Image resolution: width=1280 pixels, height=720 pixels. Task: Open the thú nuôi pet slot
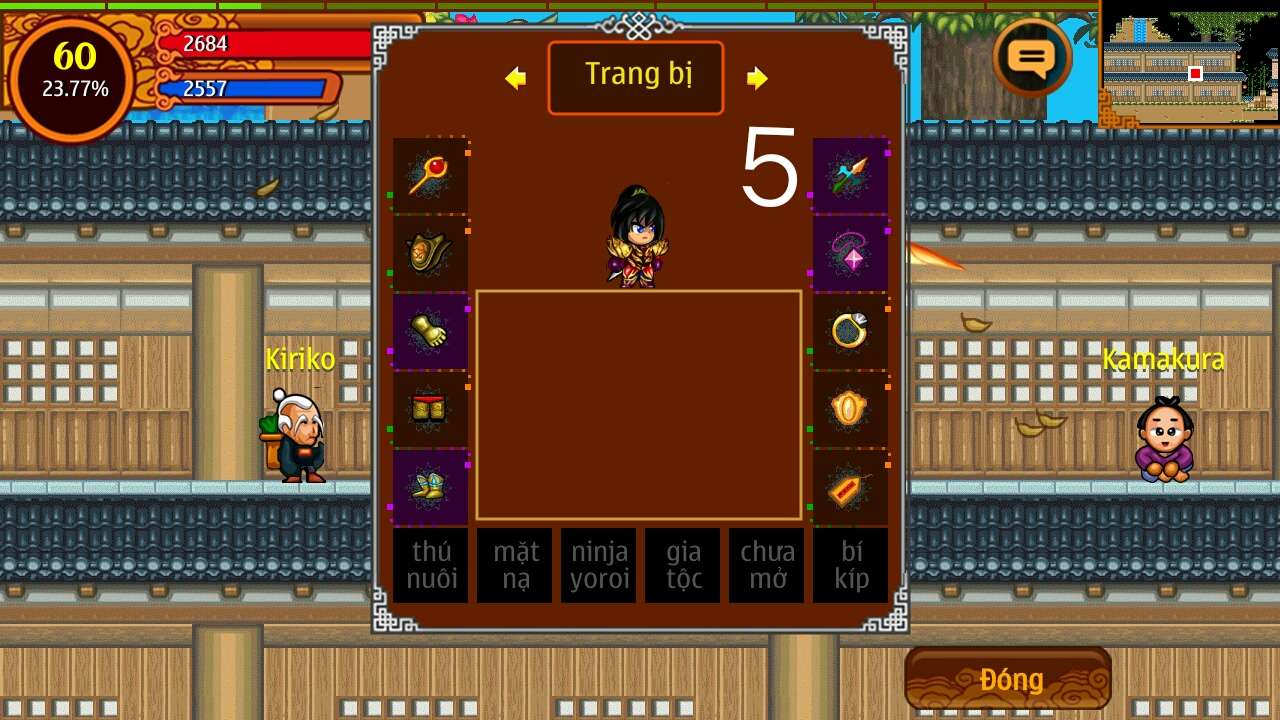click(x=430, y=565)
